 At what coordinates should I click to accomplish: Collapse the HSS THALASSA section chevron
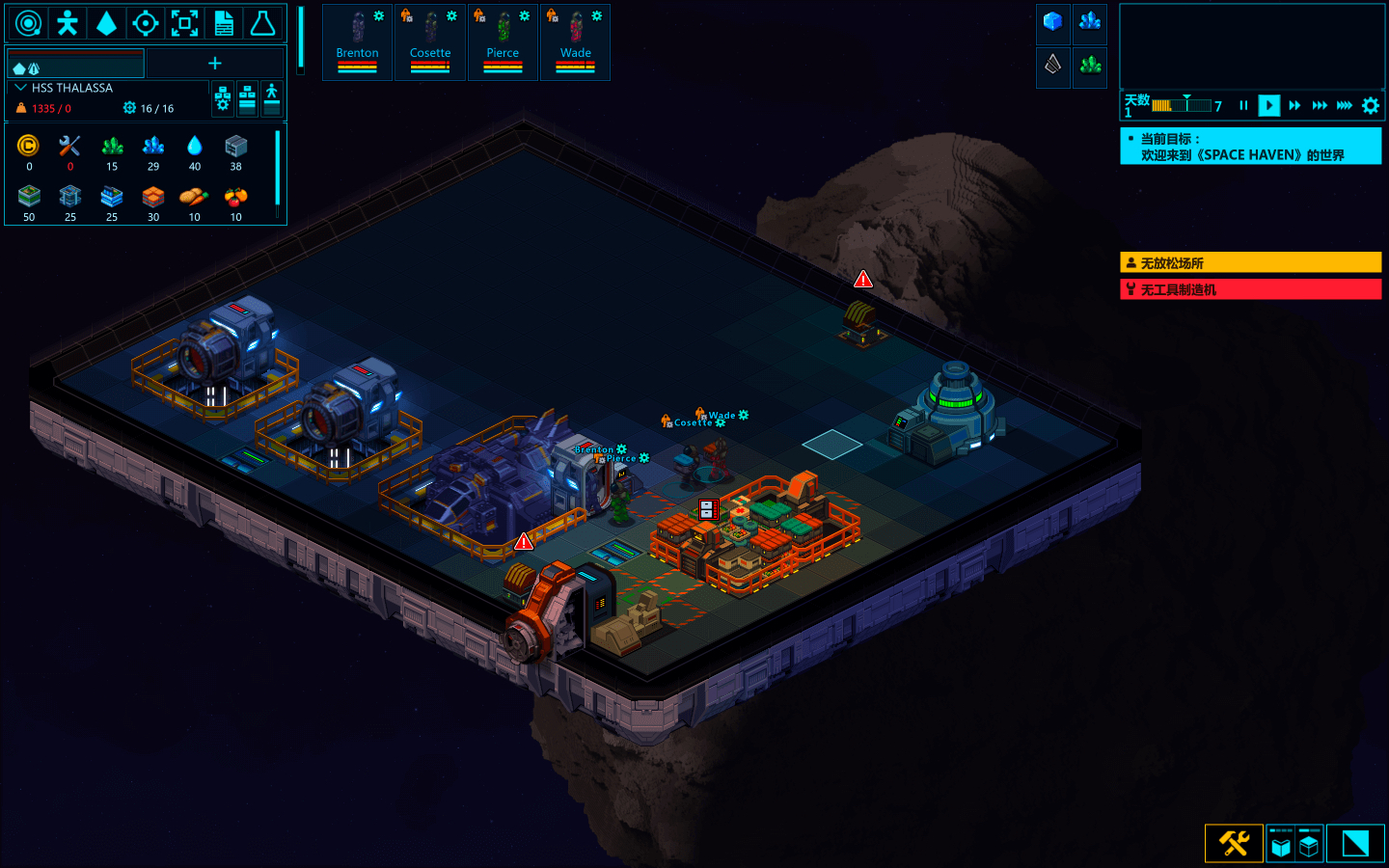(19, 87)
